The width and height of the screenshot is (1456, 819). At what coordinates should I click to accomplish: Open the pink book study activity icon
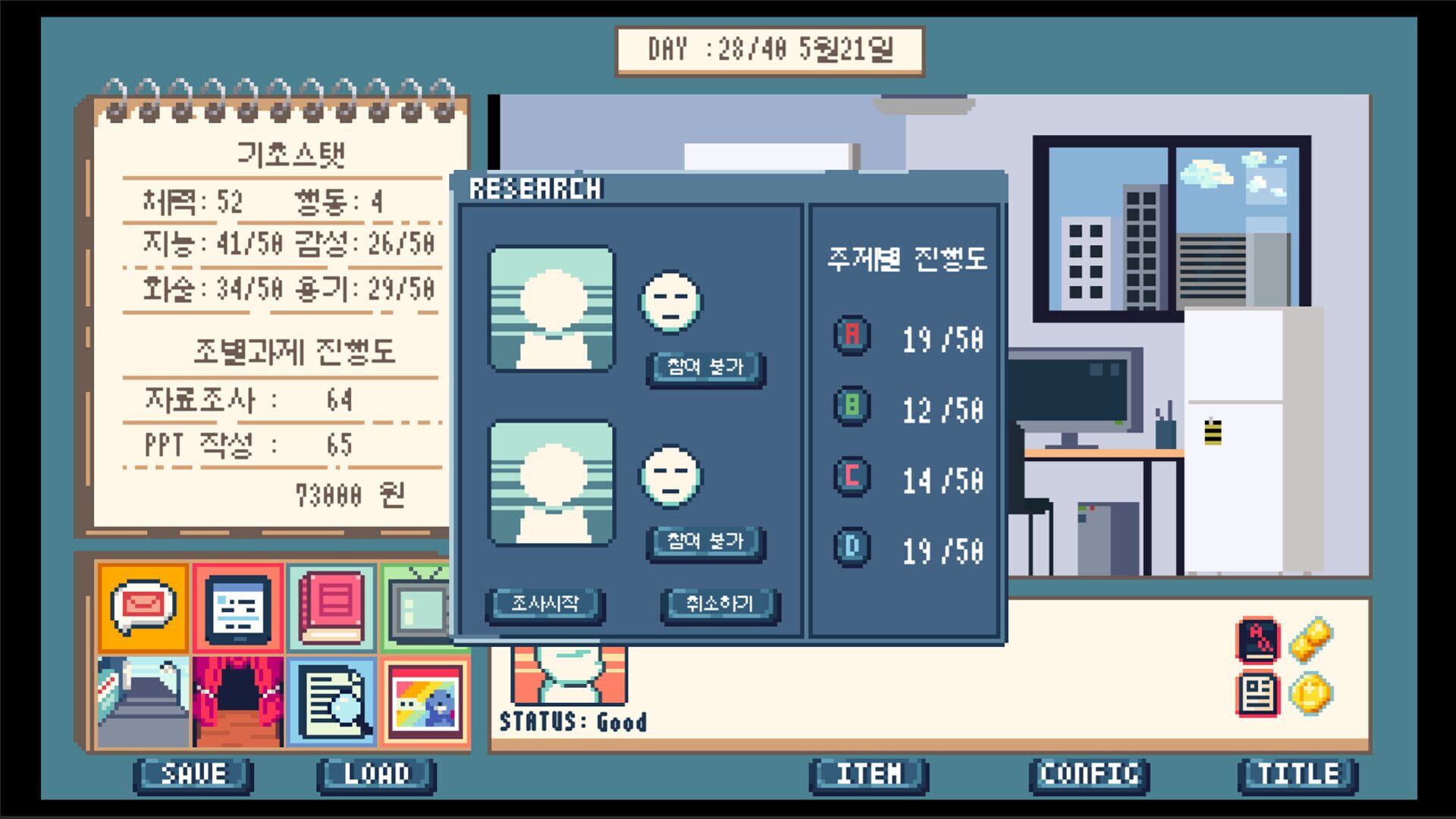[x=331, y=607]
